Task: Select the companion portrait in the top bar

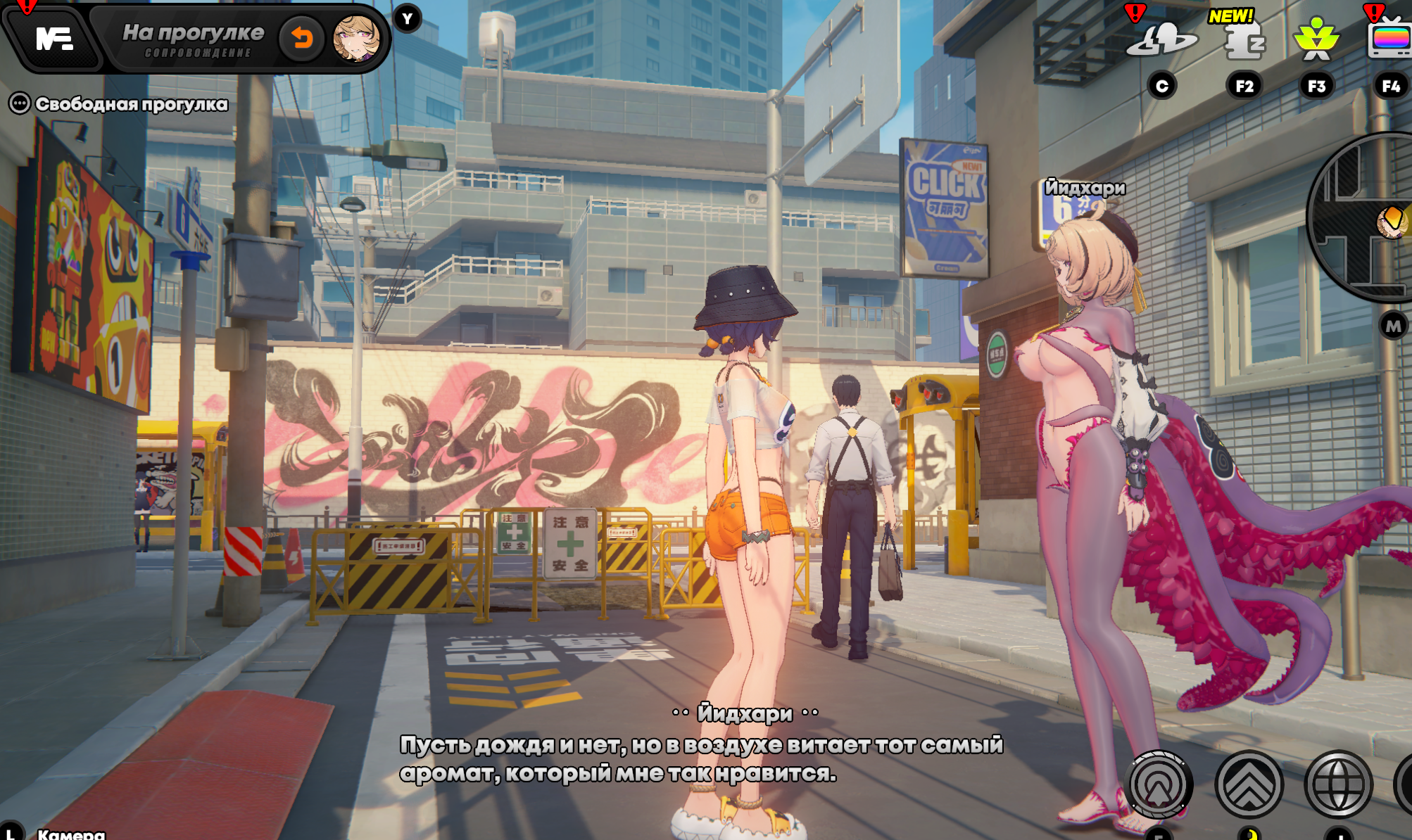Action: coord(356,38)
